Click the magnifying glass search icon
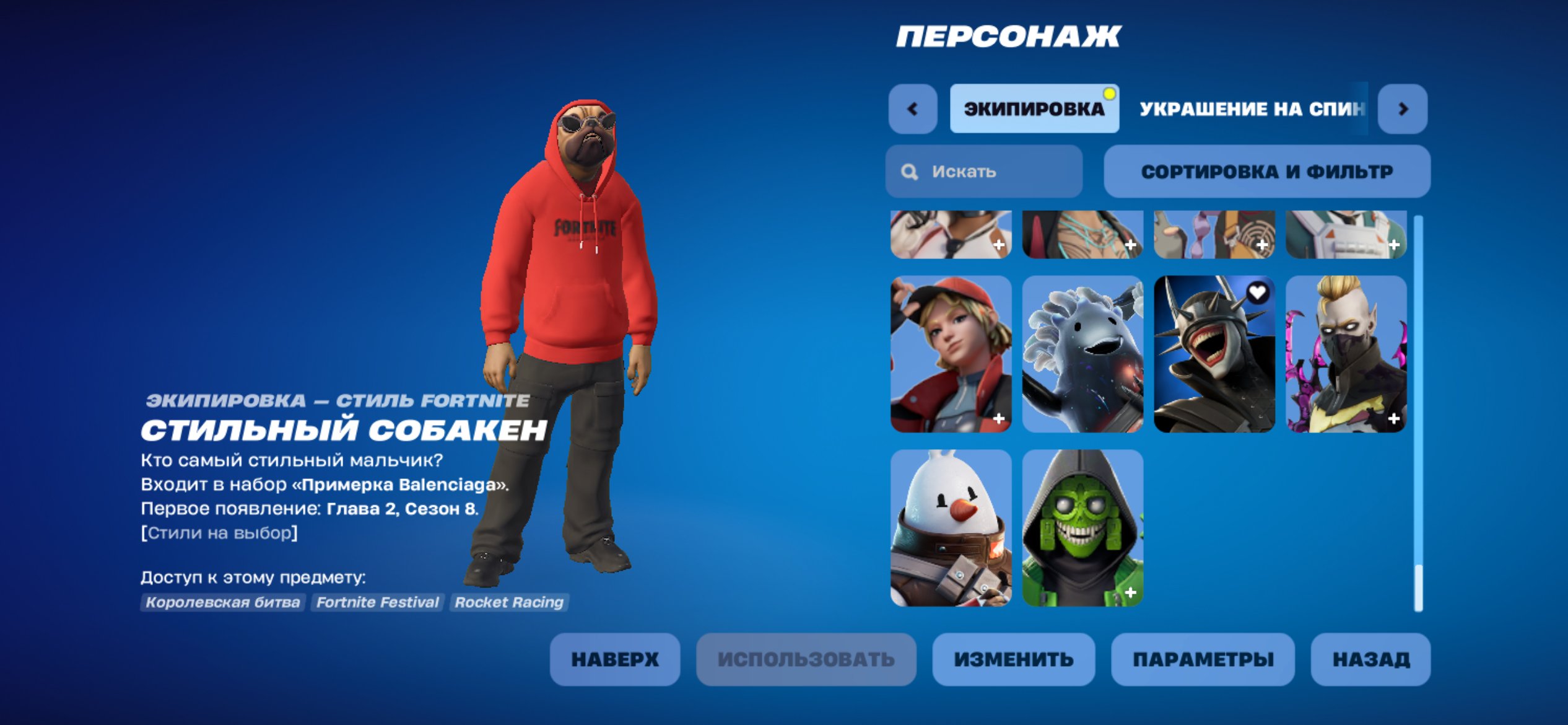The image size is (1568, 725). click(910, 172)
